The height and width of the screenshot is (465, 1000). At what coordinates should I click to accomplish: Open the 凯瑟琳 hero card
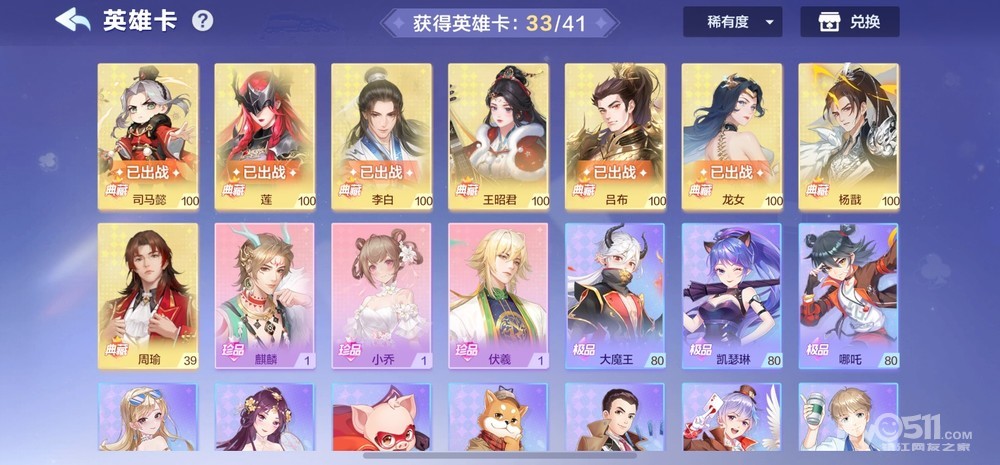[732, 296]
